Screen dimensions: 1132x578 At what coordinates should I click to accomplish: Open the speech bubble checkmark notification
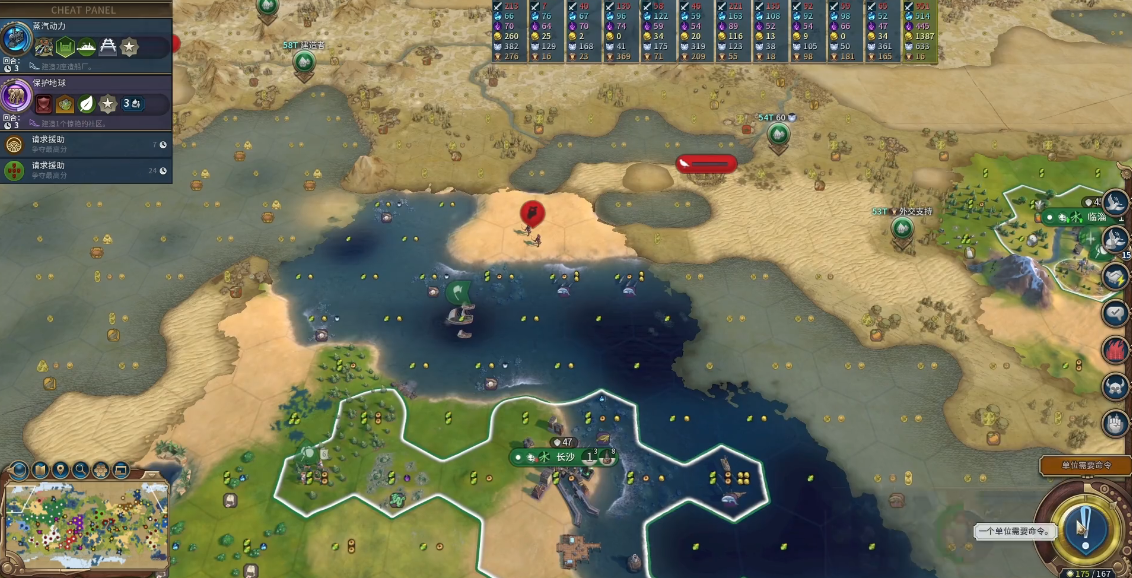tap(1115, 312)
